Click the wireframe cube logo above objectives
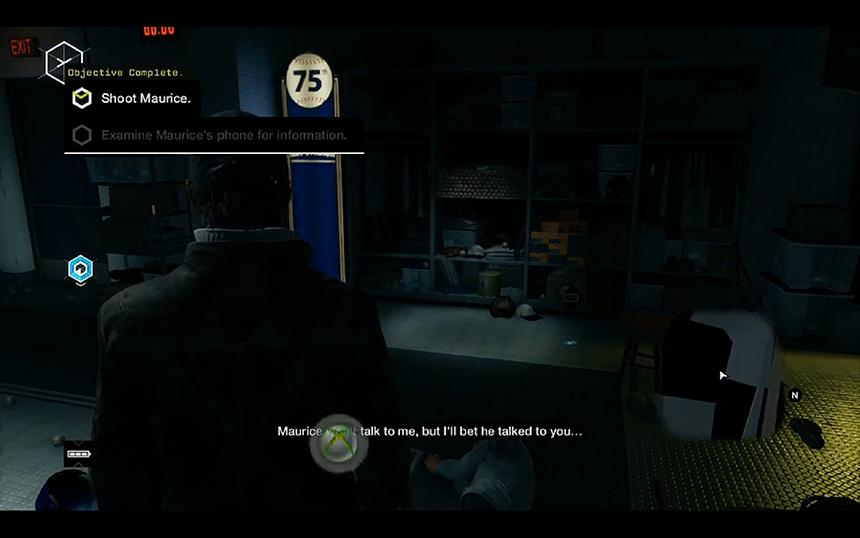This screenshot has width=860, height=538. click(65, 61)
